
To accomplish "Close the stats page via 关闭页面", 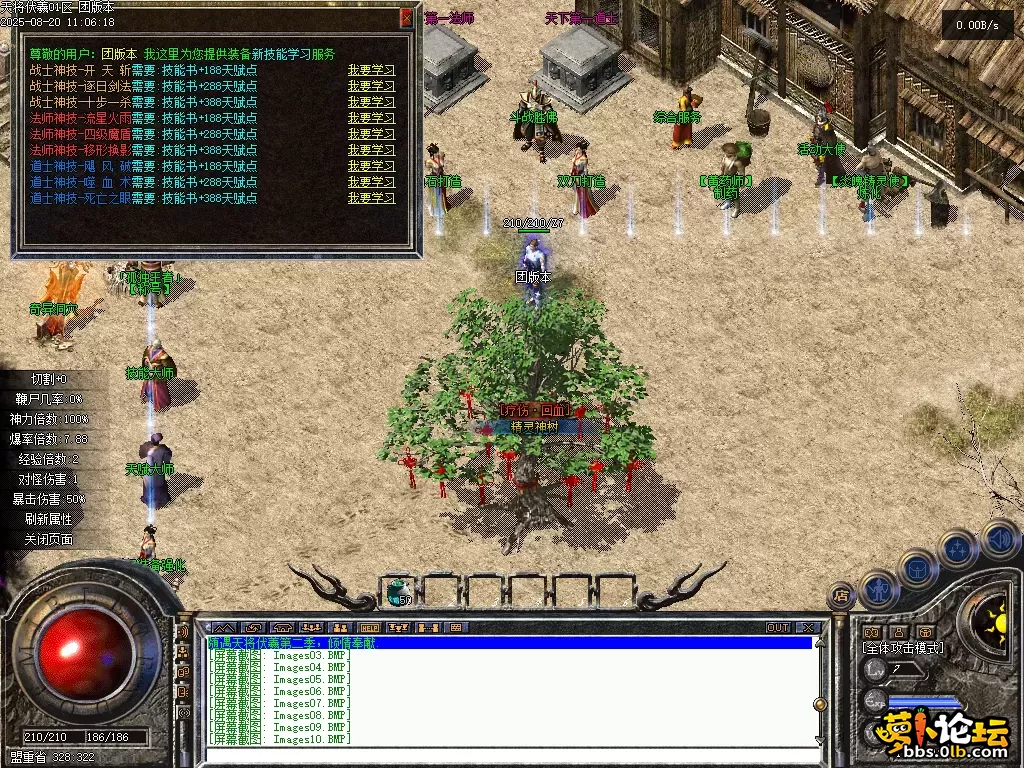I will click(49, 539).
